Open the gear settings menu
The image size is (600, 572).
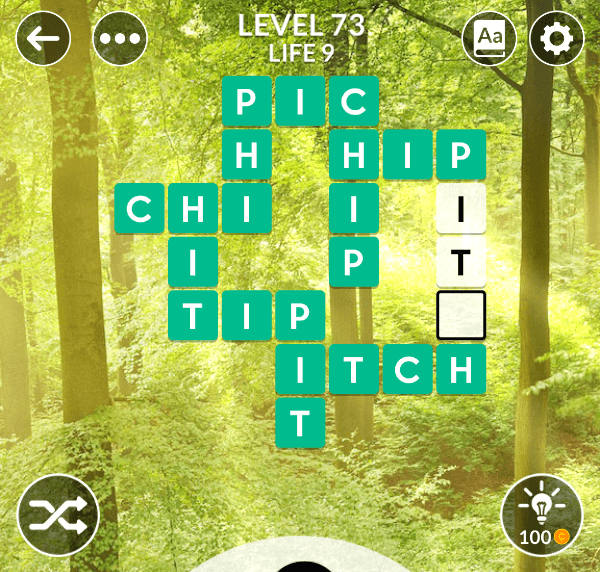pyautogui.click(x=557, y=40)
